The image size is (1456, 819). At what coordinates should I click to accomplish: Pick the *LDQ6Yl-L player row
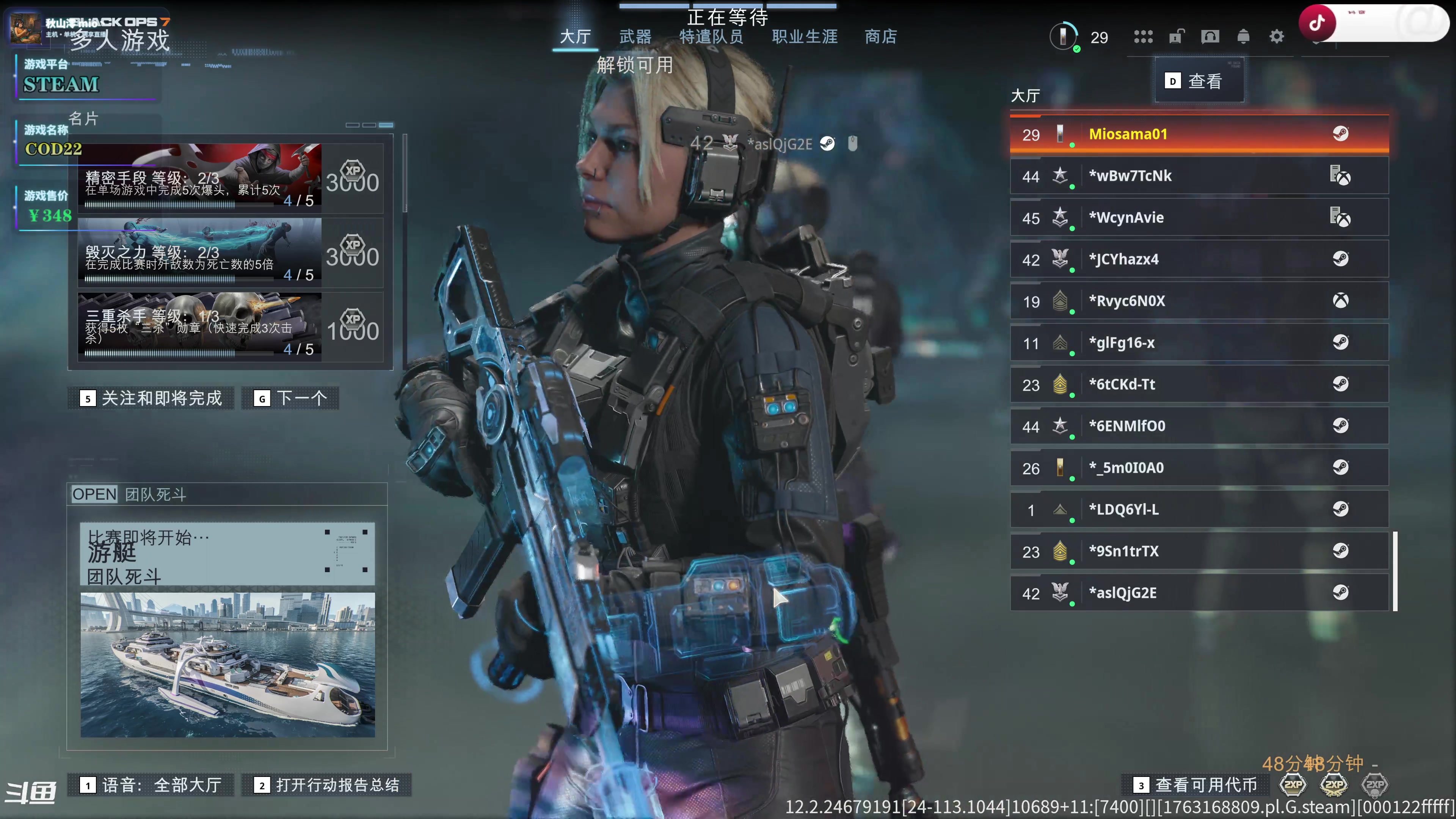pyautogui.click(x=1199, y=509)
